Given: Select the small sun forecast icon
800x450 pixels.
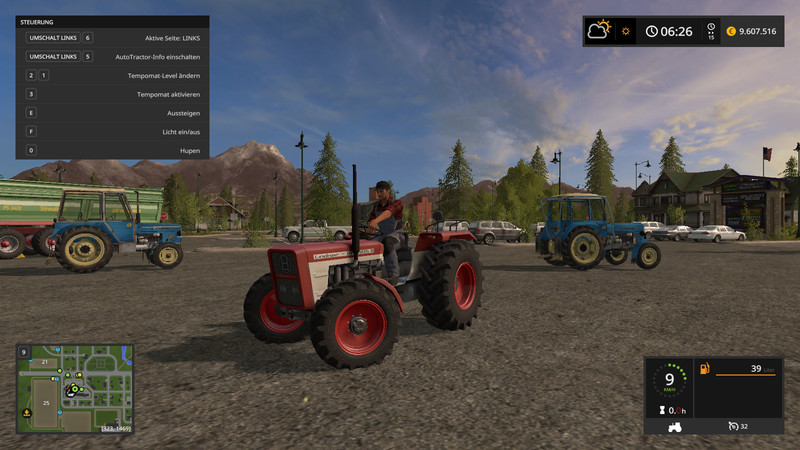Looking at the screenshot, I should (627, 31).
